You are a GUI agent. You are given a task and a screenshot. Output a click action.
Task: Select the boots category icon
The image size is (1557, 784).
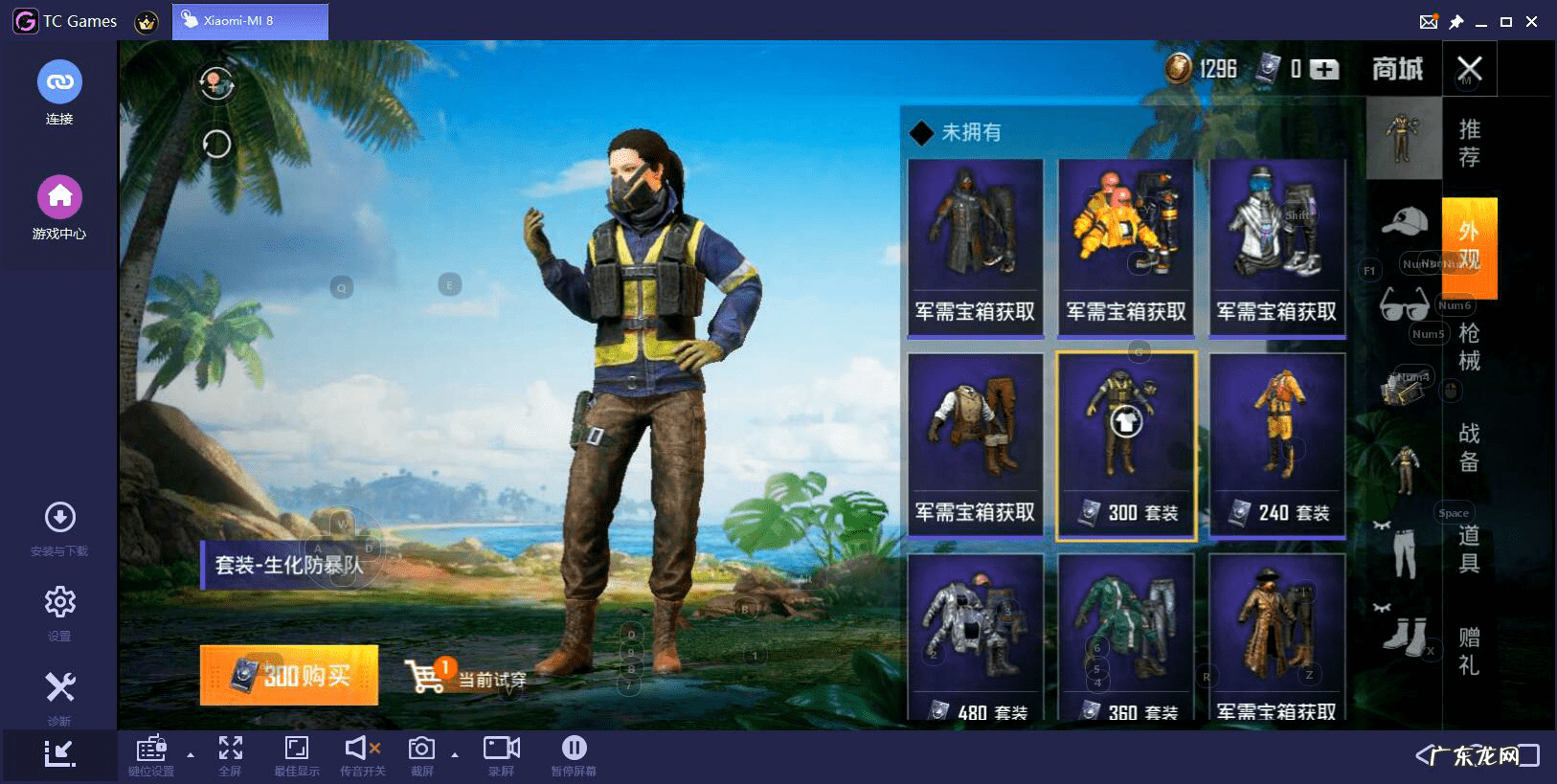coord(1404,635)
